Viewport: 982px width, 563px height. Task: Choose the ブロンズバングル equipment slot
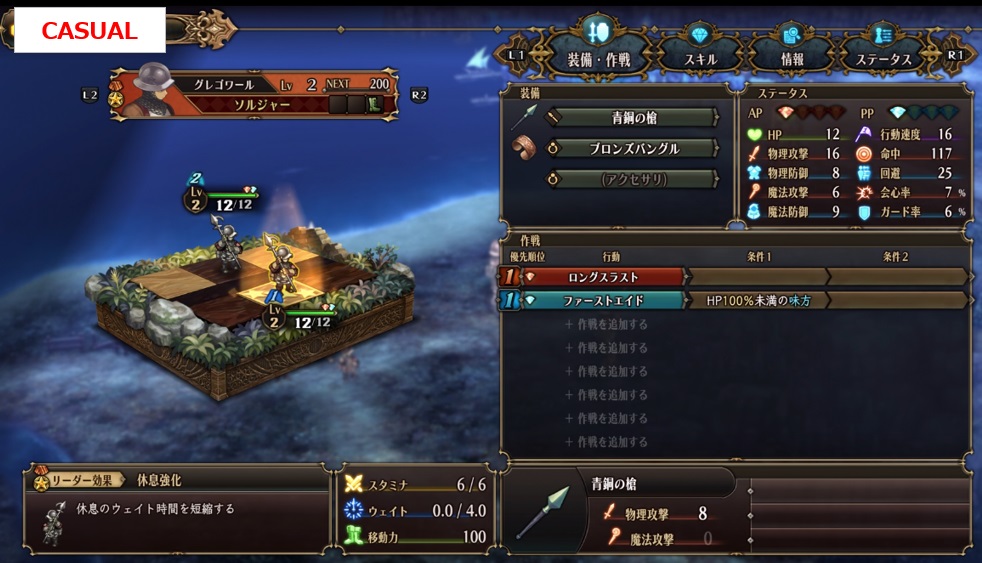(x=634, y=149)
